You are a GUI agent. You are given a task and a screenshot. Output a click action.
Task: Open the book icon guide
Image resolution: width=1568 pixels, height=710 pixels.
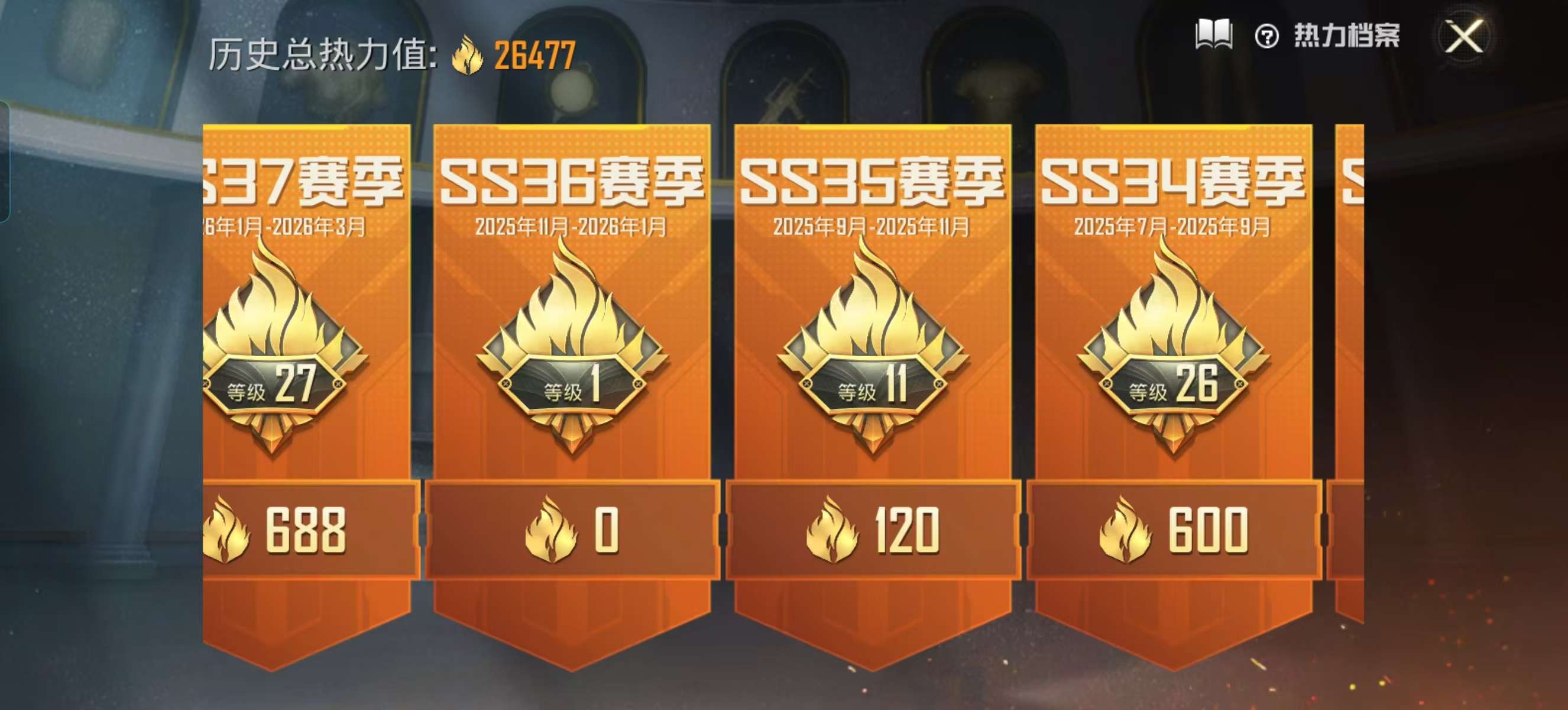[1214, 35]
